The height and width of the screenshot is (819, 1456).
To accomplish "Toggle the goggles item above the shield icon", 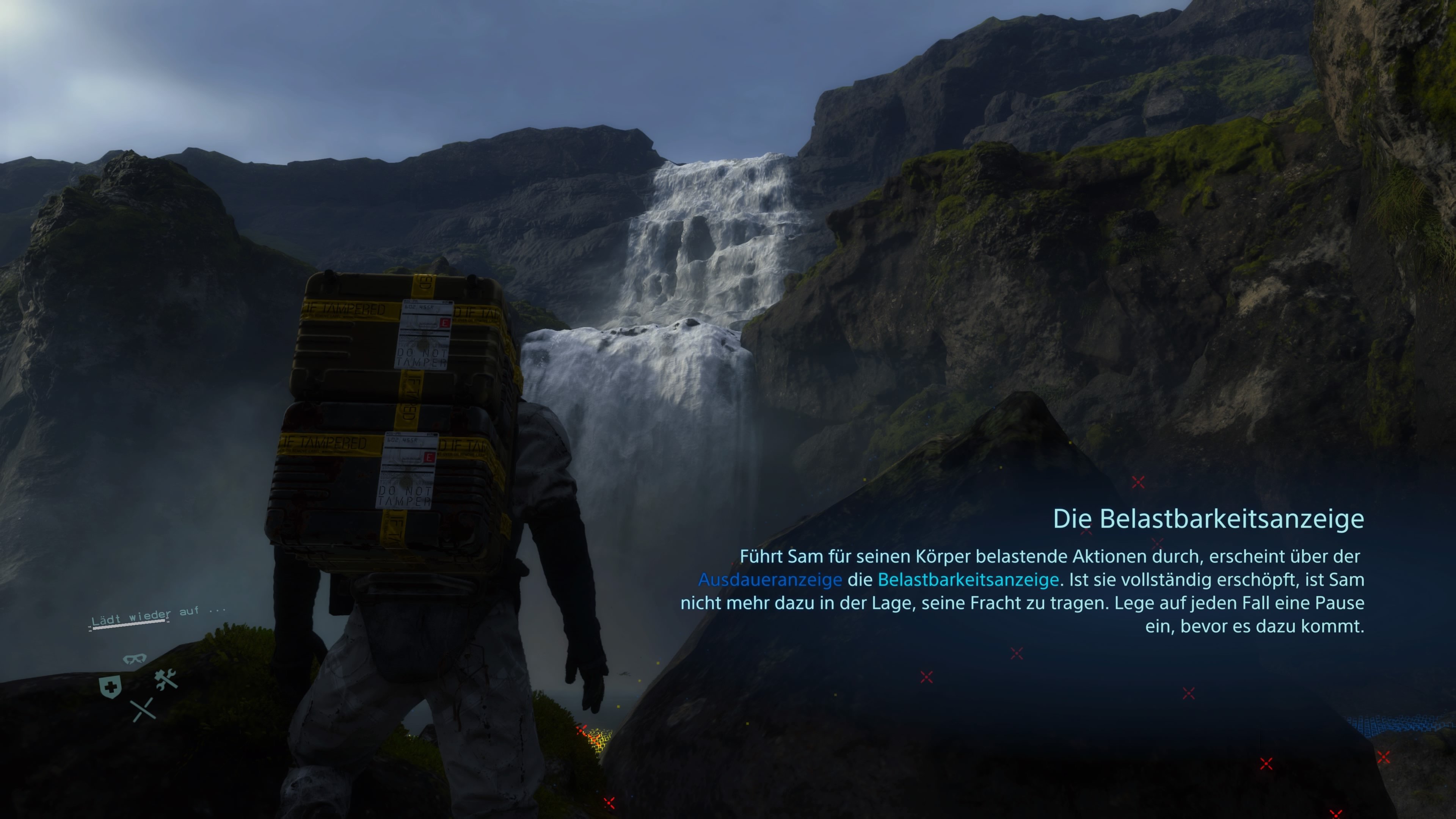I will [135, 659].
